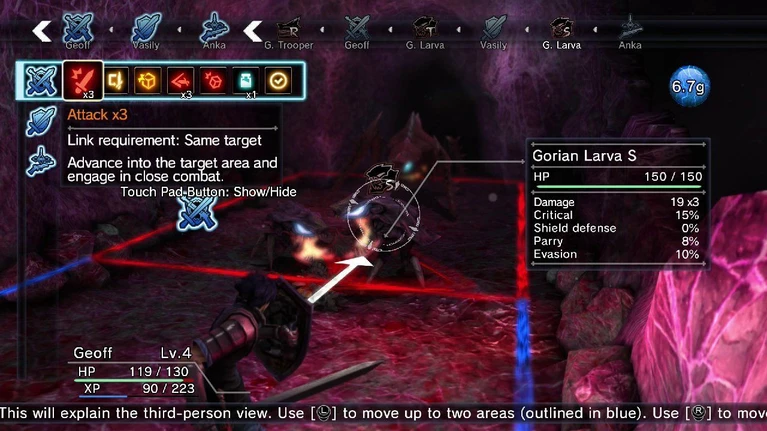Activate the red arrow x3 command
The image size is (767, 431).
point(180,80)
